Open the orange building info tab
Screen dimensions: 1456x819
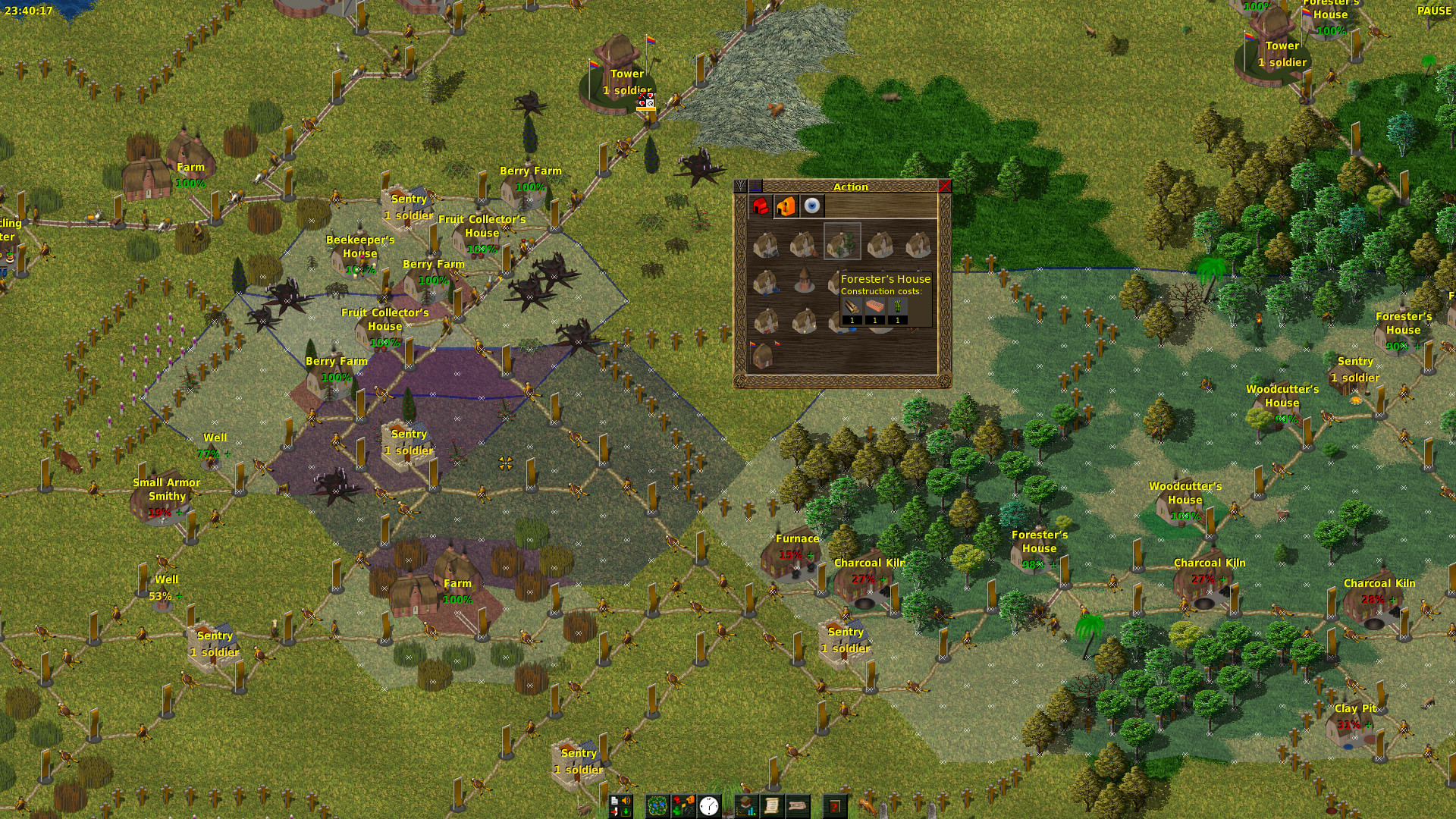pyautogui.click(x=786, y=206)
